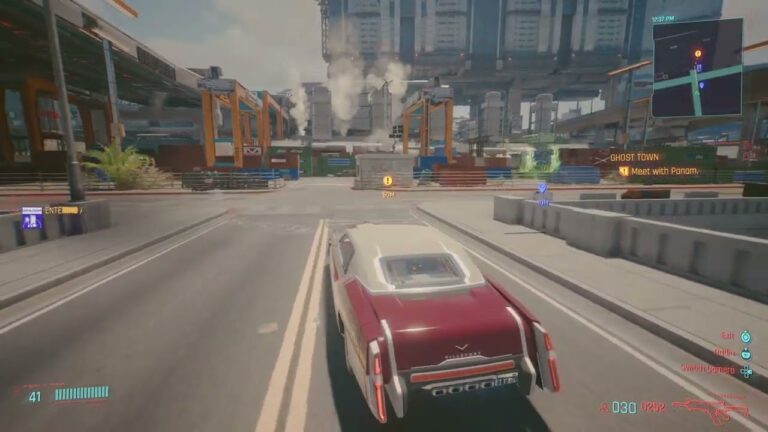The height and width of the screenshot is (432, 768).
Task: Click the blue incoming call icon
Action: (x=31, y=217)
